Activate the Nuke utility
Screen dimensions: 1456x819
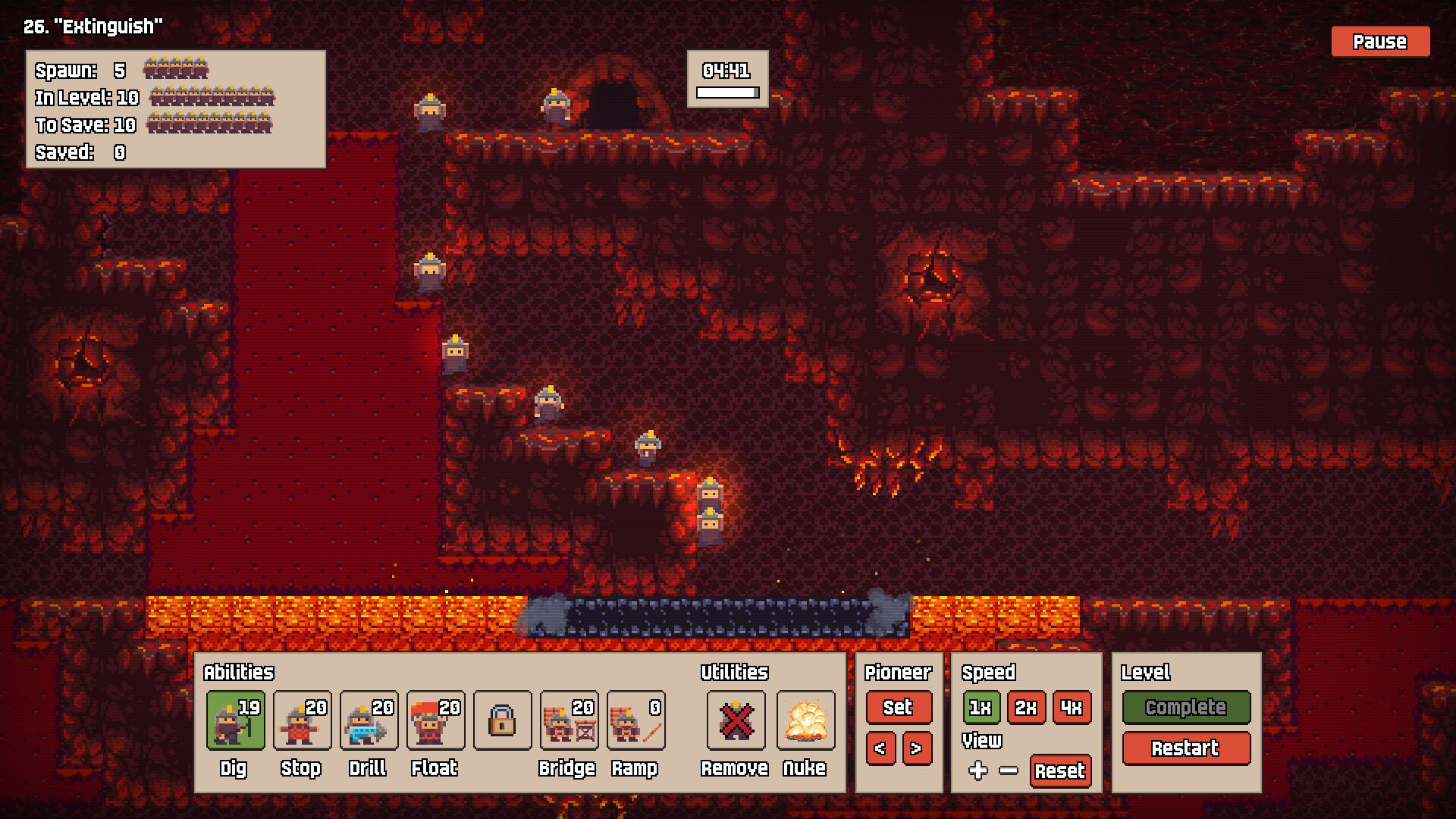pyautogui.click(x=806, y=720)
